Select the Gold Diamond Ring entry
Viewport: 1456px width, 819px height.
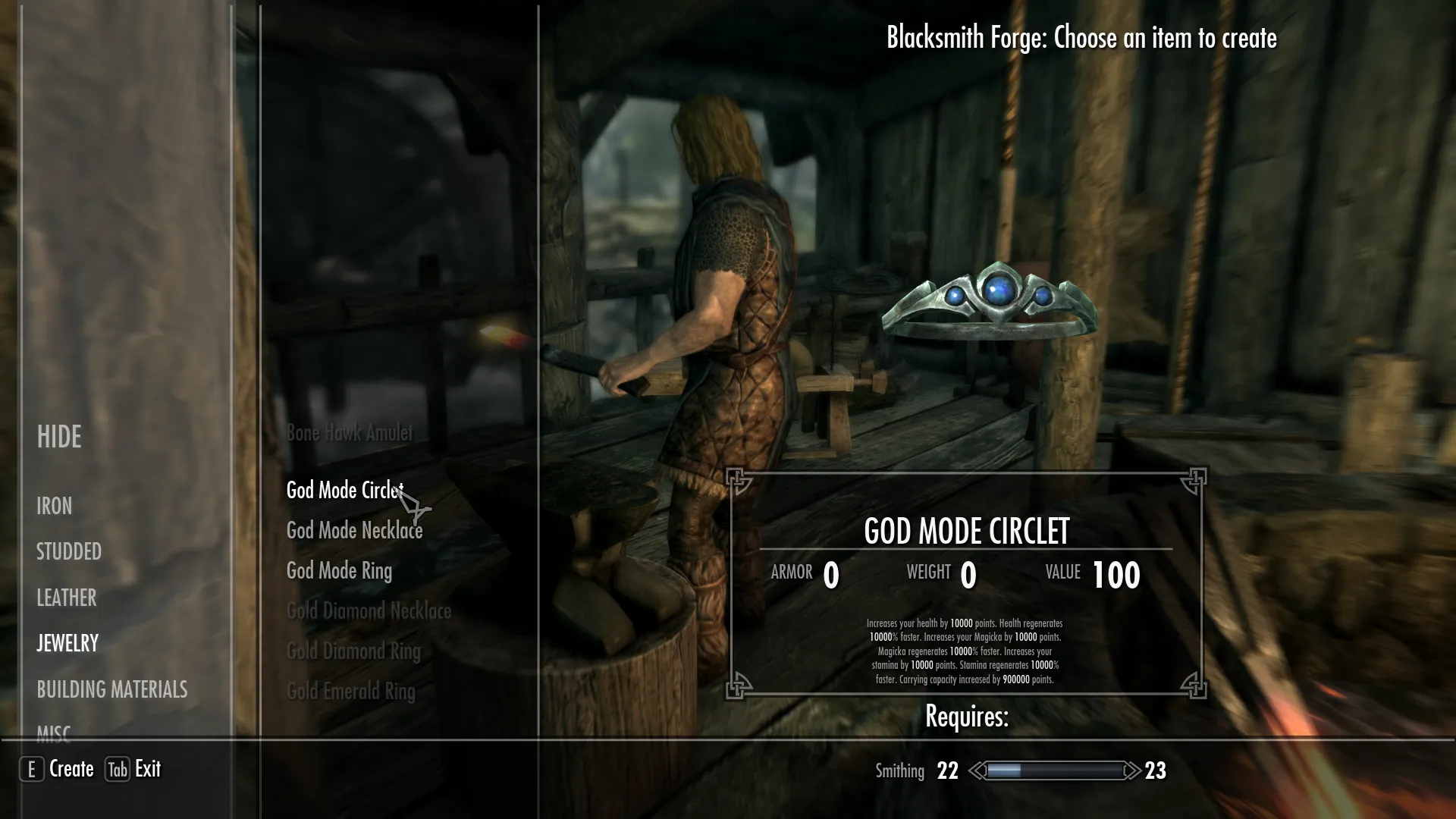click(353, 651)
